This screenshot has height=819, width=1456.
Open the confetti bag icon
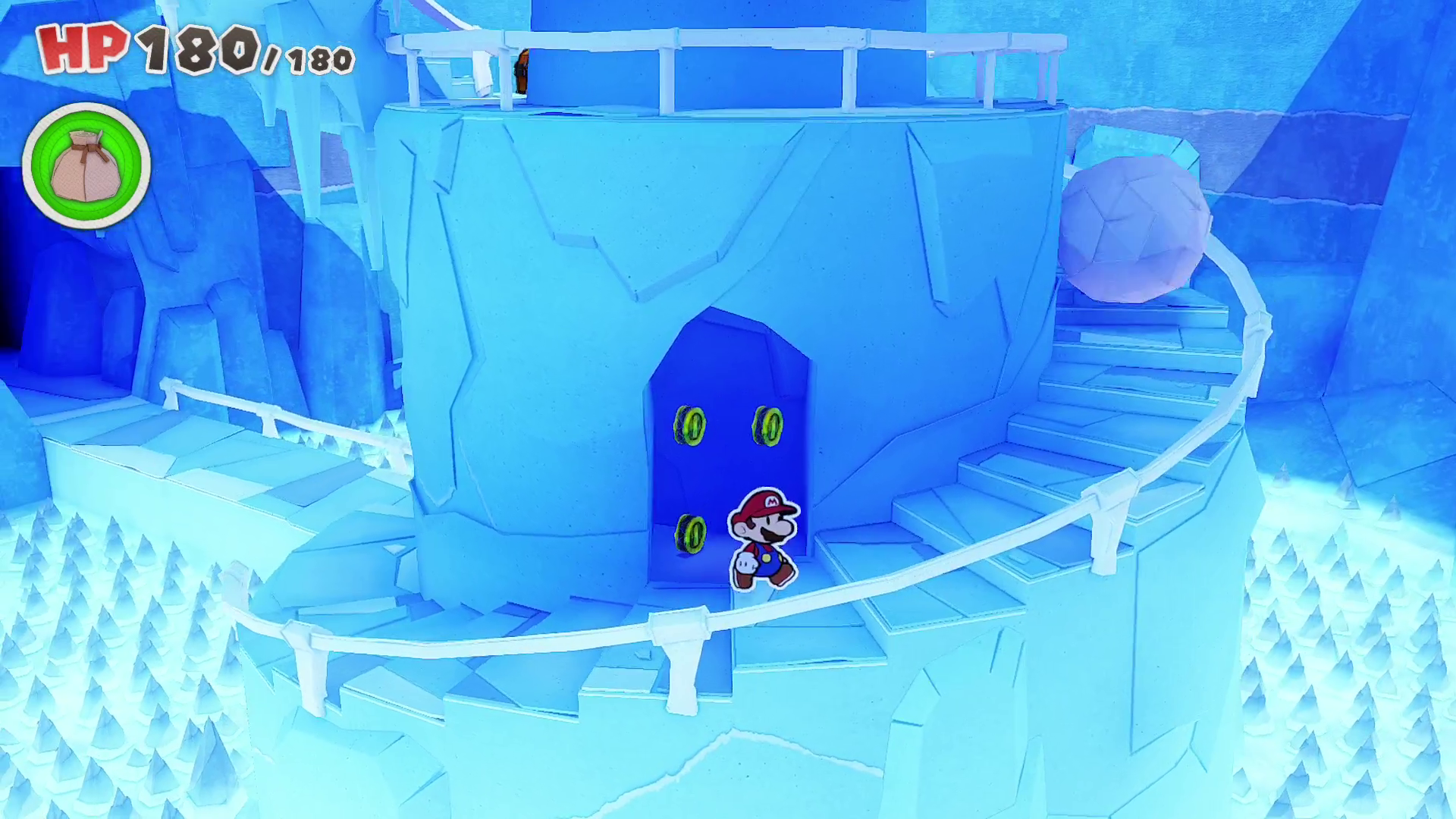click(86, 165)
